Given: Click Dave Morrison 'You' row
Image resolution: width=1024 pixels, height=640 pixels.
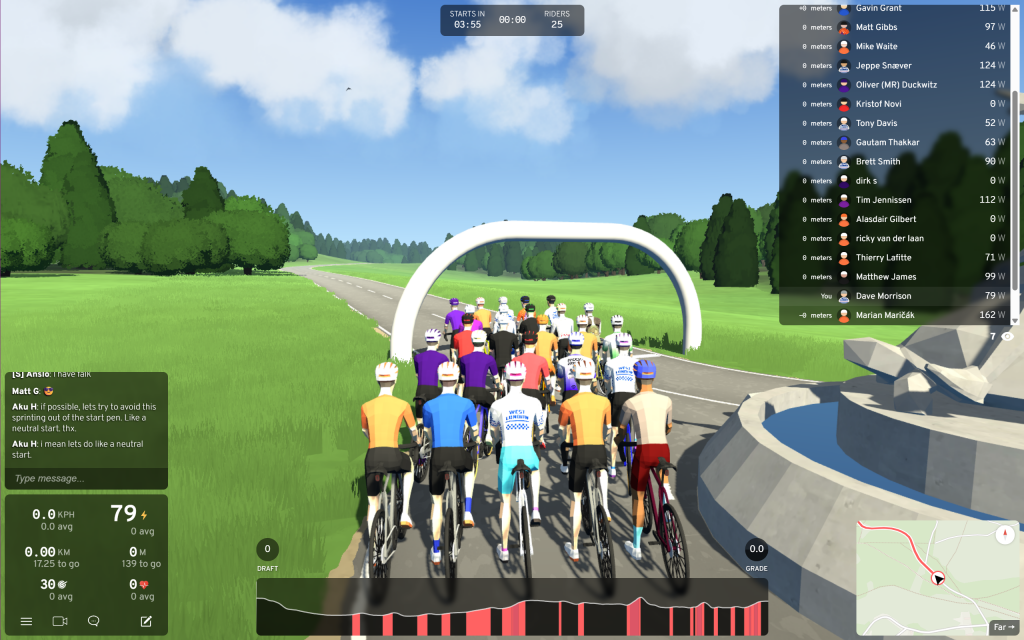Looking at the screenshot, I should coord(900,296).
